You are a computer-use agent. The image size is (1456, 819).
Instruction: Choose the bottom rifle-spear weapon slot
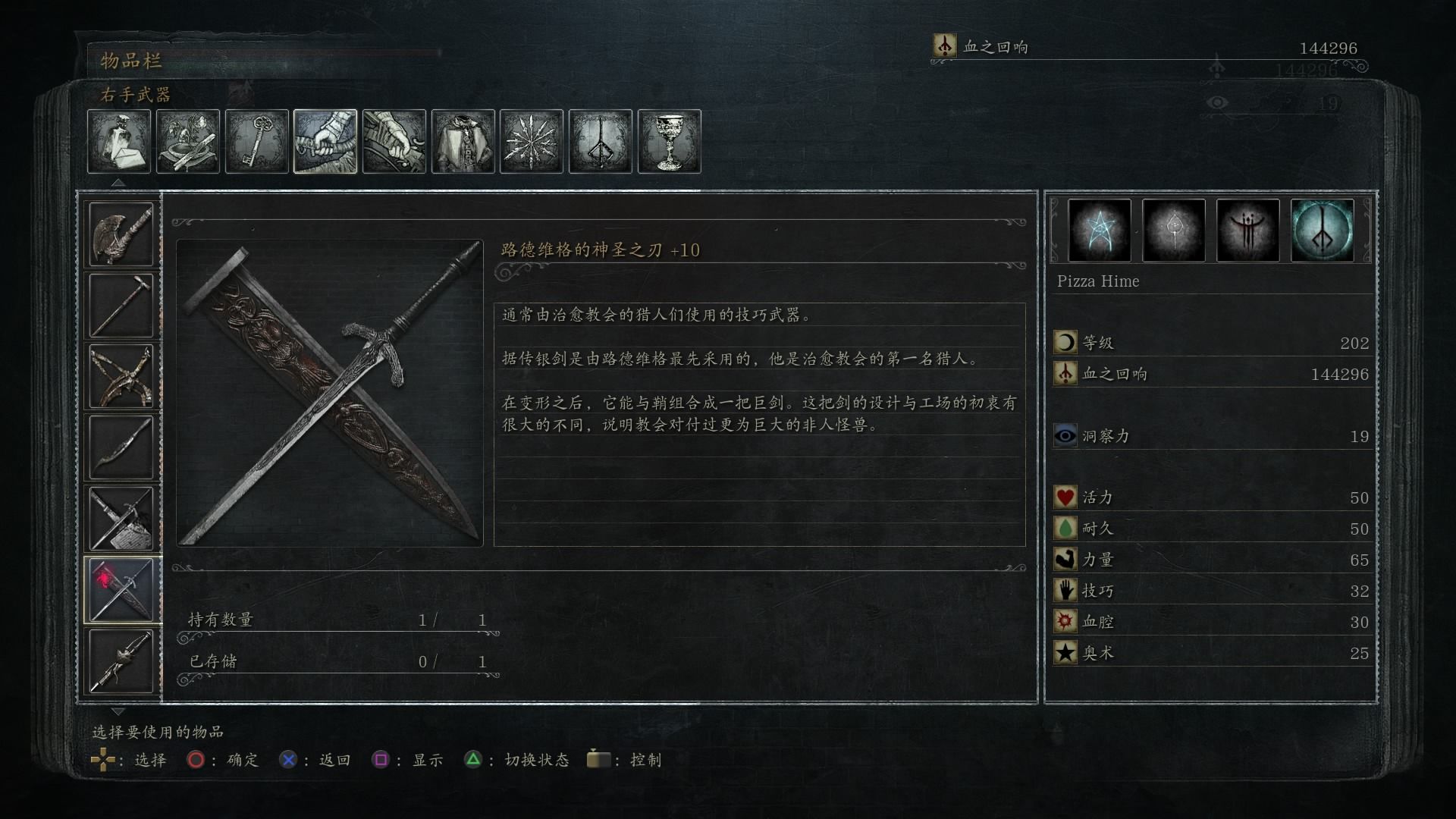coord(121,661)
